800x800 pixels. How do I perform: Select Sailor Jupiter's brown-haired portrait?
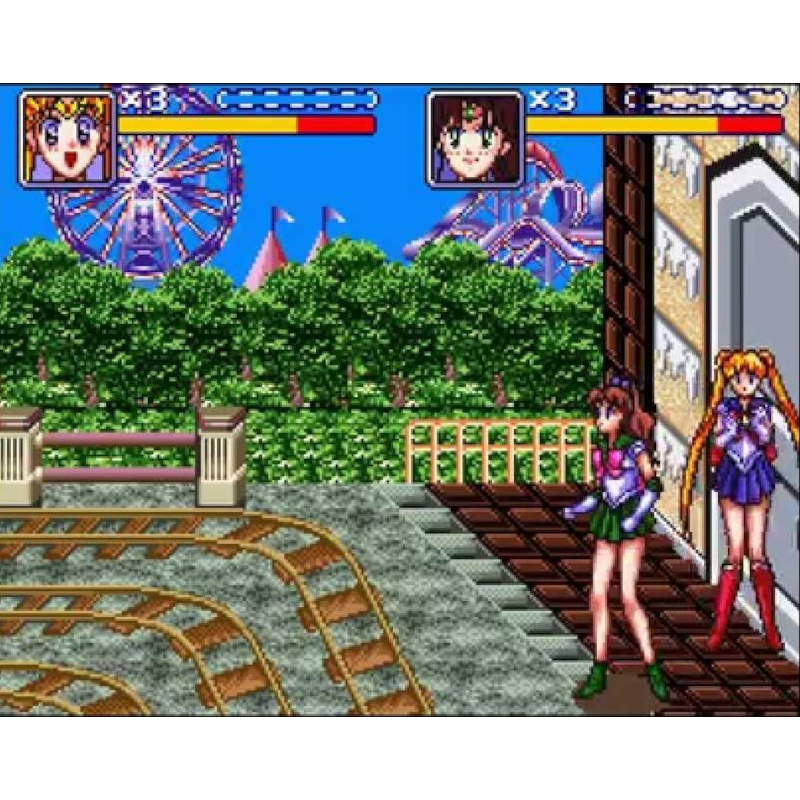pos(474,138)
